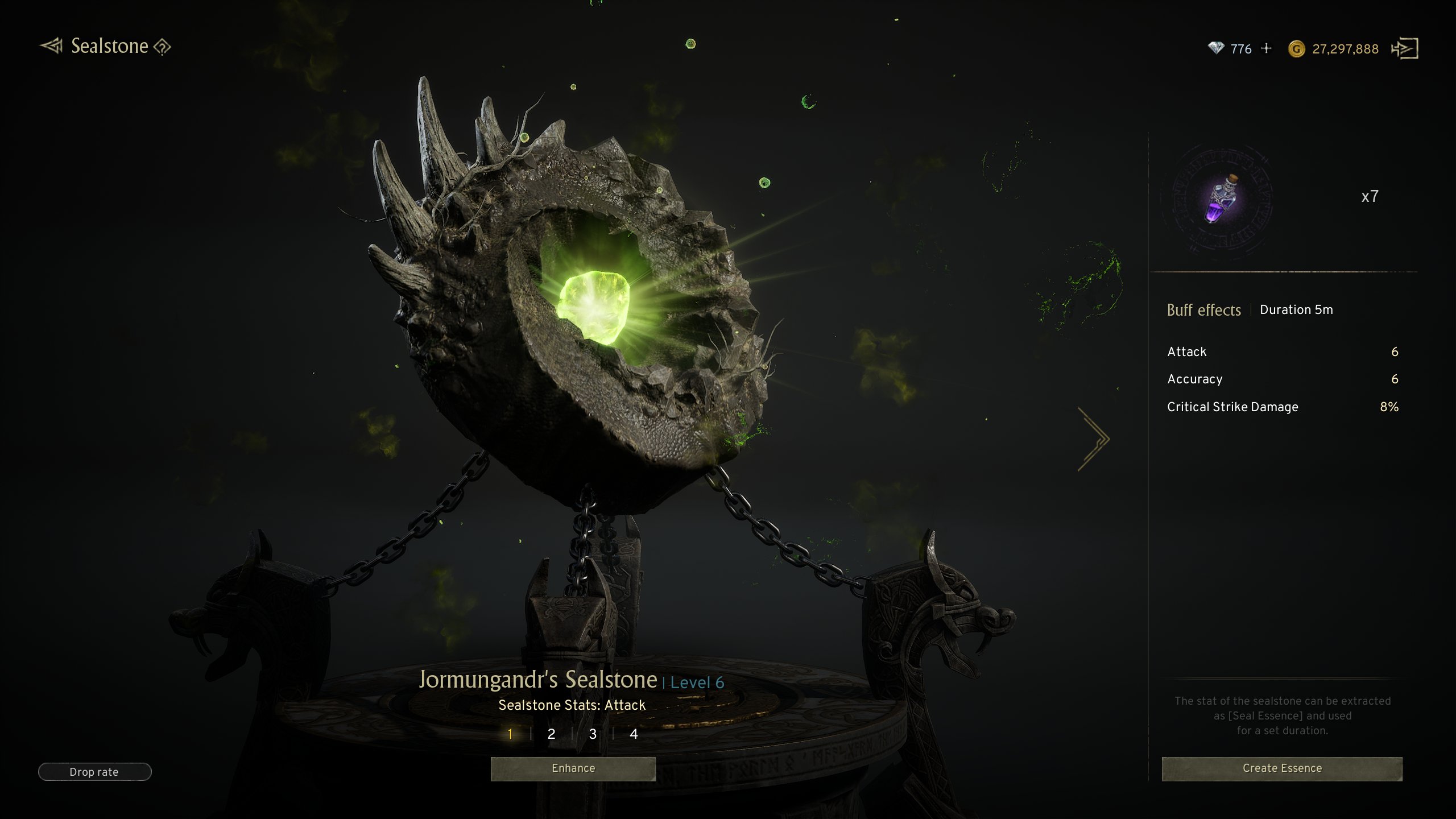Go back using the Sealstone arrow

(x=52, y=46)
